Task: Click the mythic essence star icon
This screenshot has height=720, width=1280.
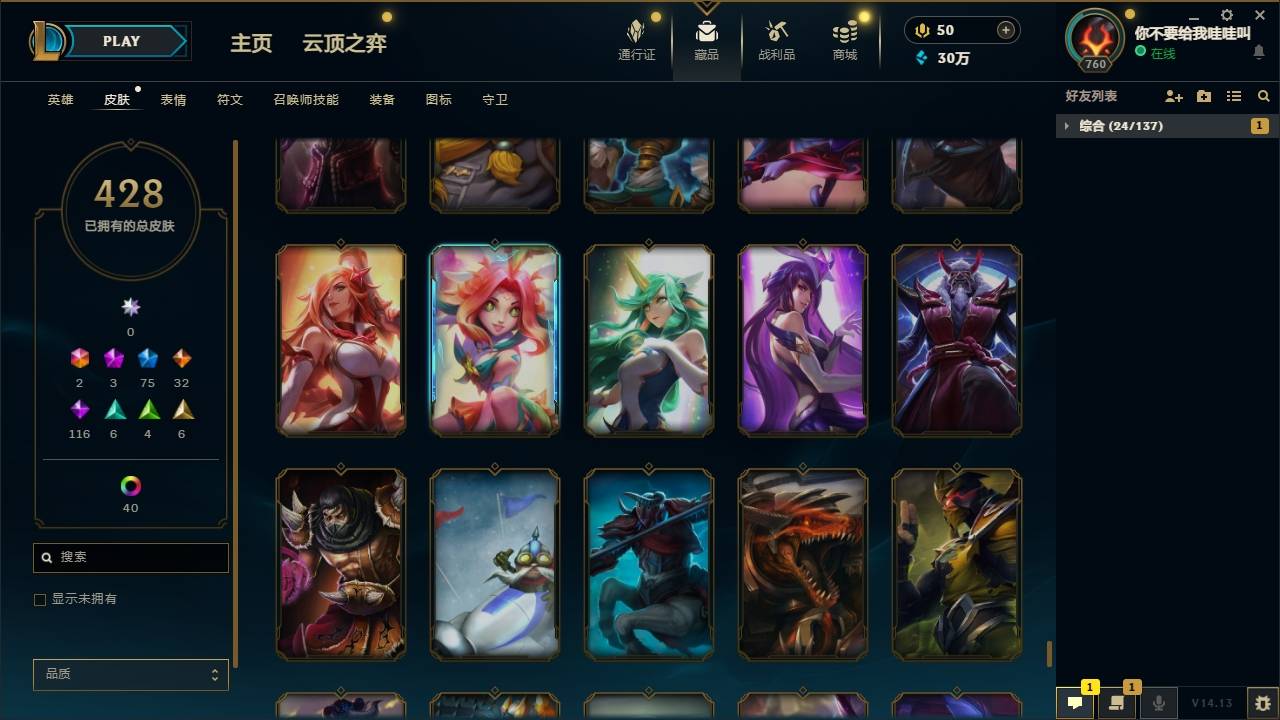Action: pos(130,307)
